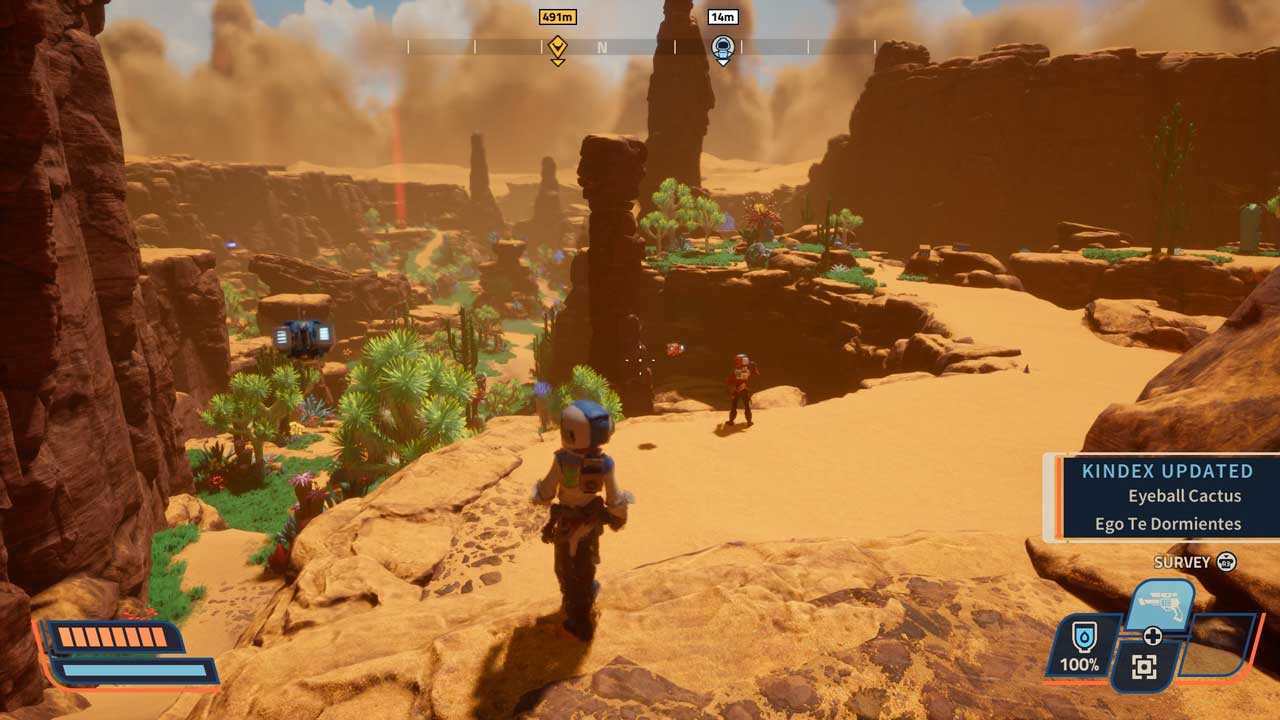Activate the scanner slot icon
The width and height of the screenshot is (1280, 720).
click(1144, 666)
